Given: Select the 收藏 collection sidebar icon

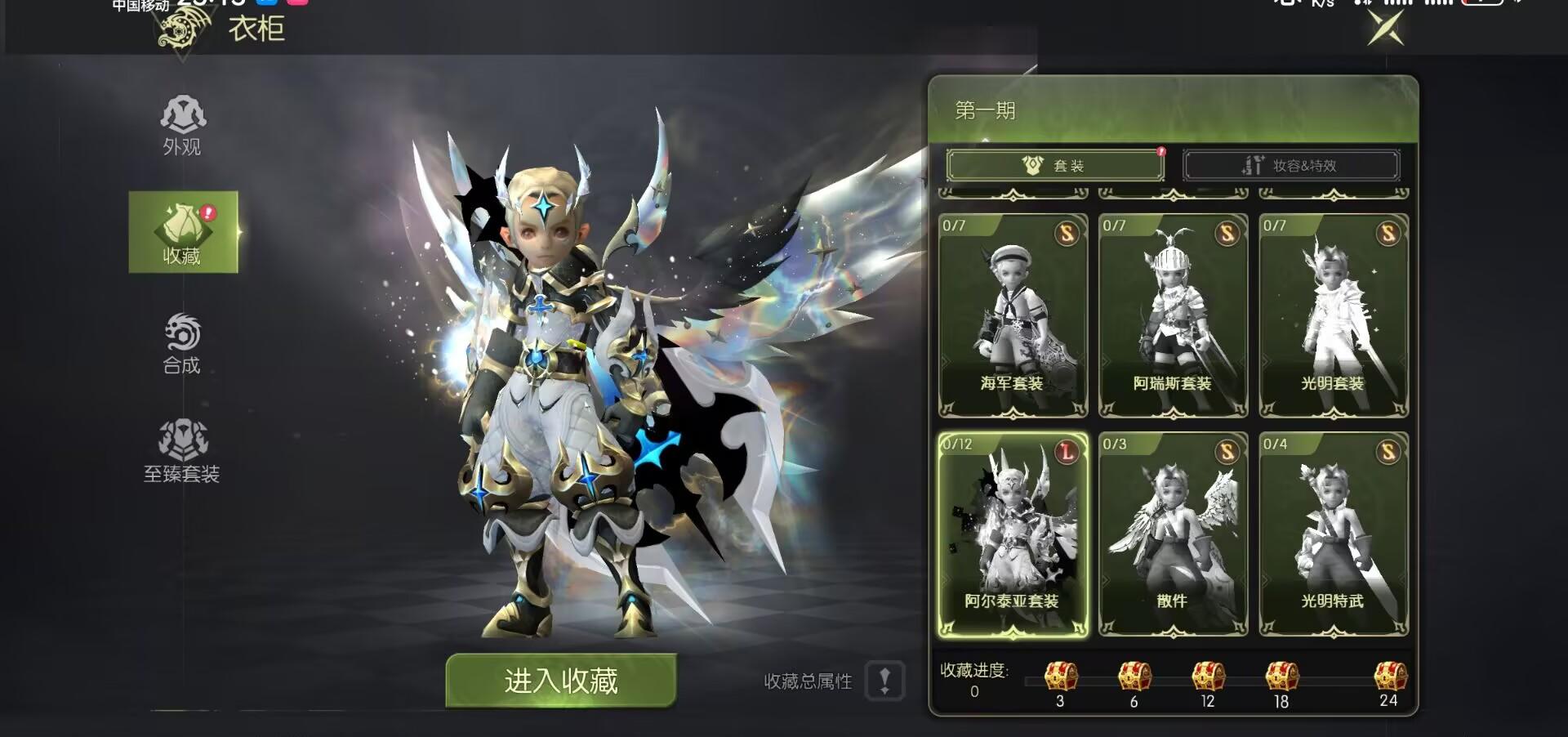Looking at the screenshot, I should [x=184, y=233].
